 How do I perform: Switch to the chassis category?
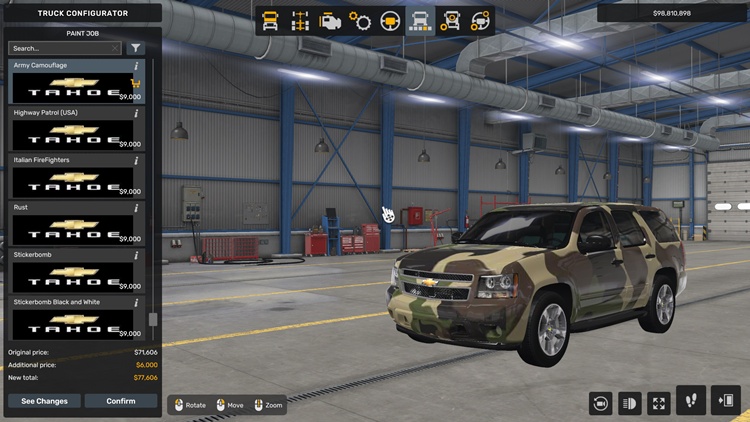[x=299, y=20]
